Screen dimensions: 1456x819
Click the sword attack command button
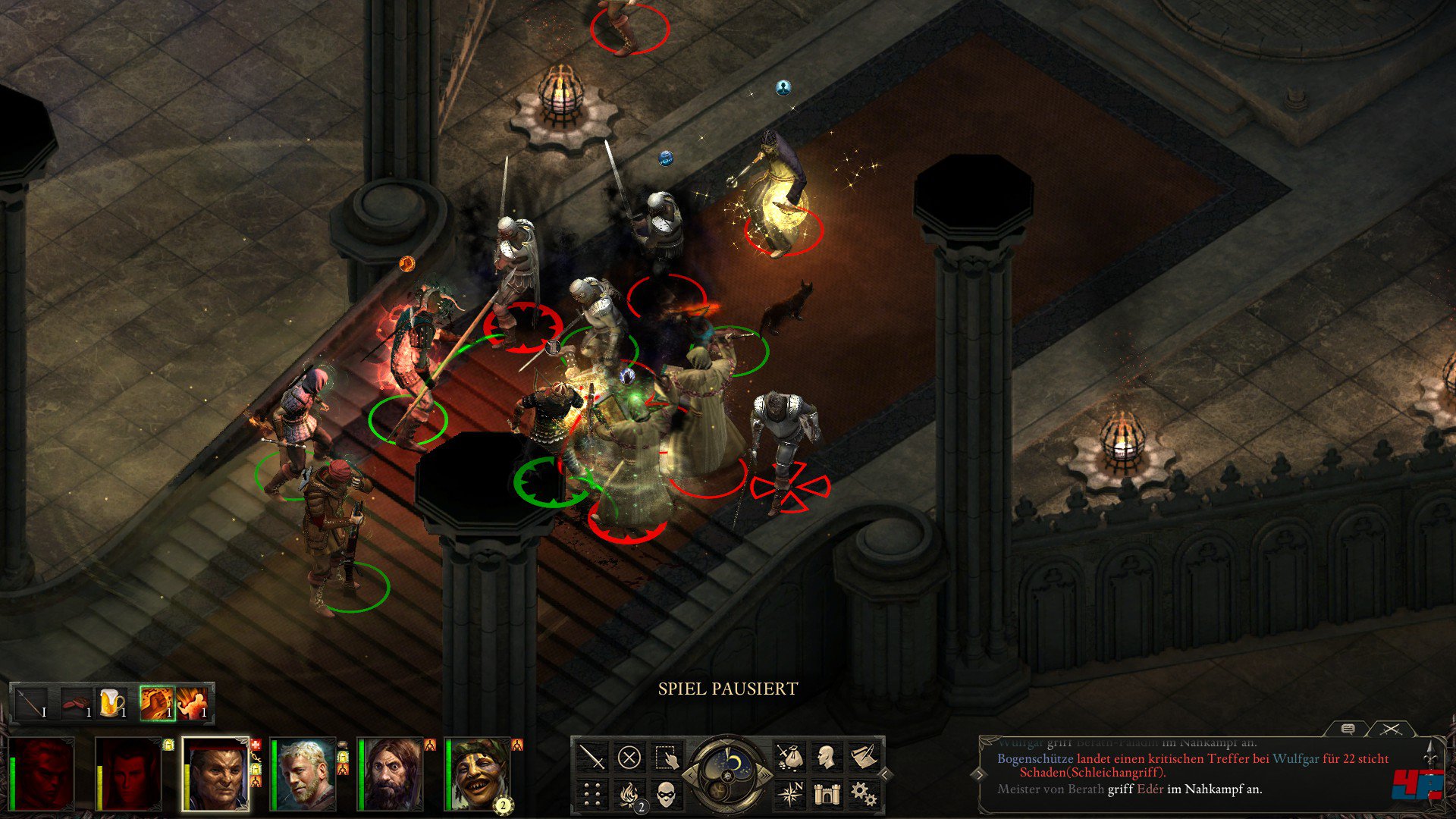coord(592,757)
